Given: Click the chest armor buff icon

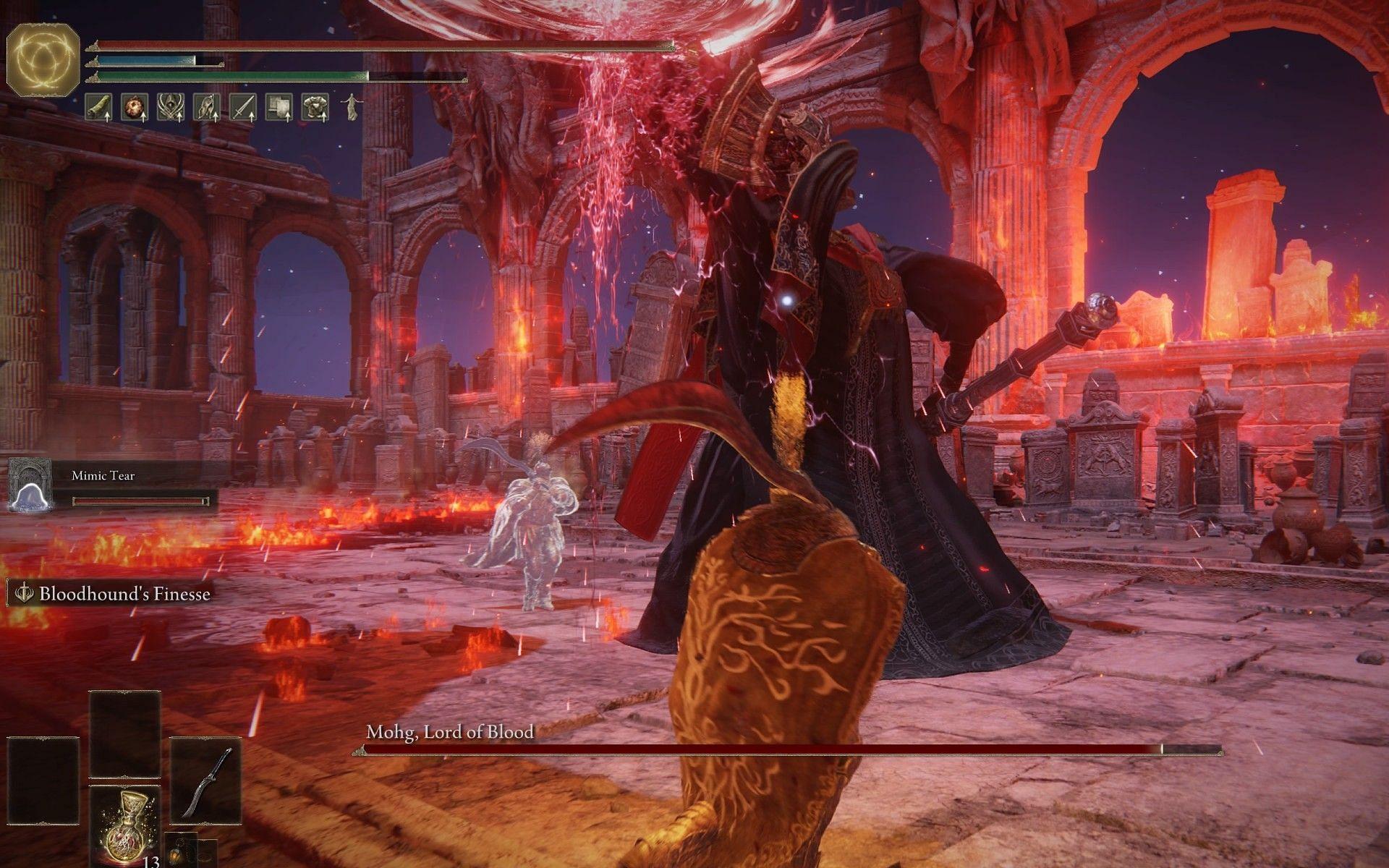Looking at the screenshot, I should pyautogui.click(x=315, y=107).
